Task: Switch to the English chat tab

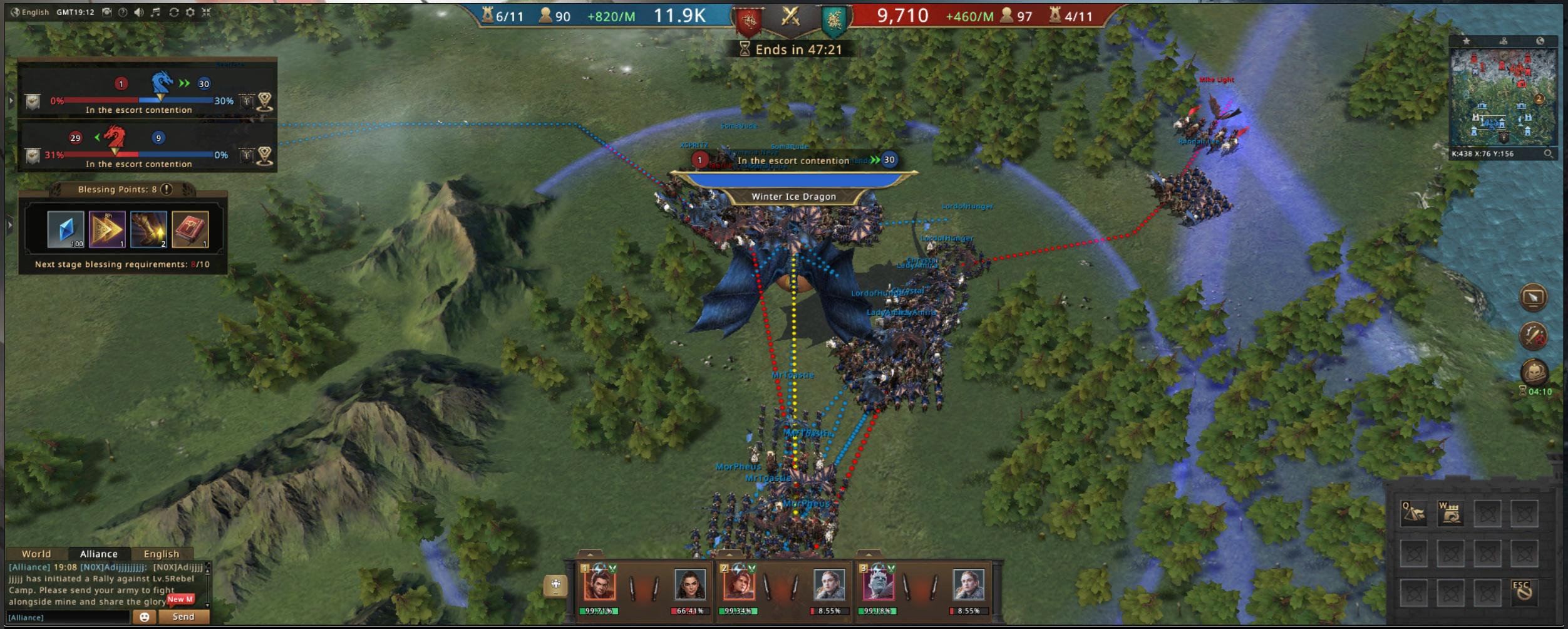Action: (x=162, y=554)
